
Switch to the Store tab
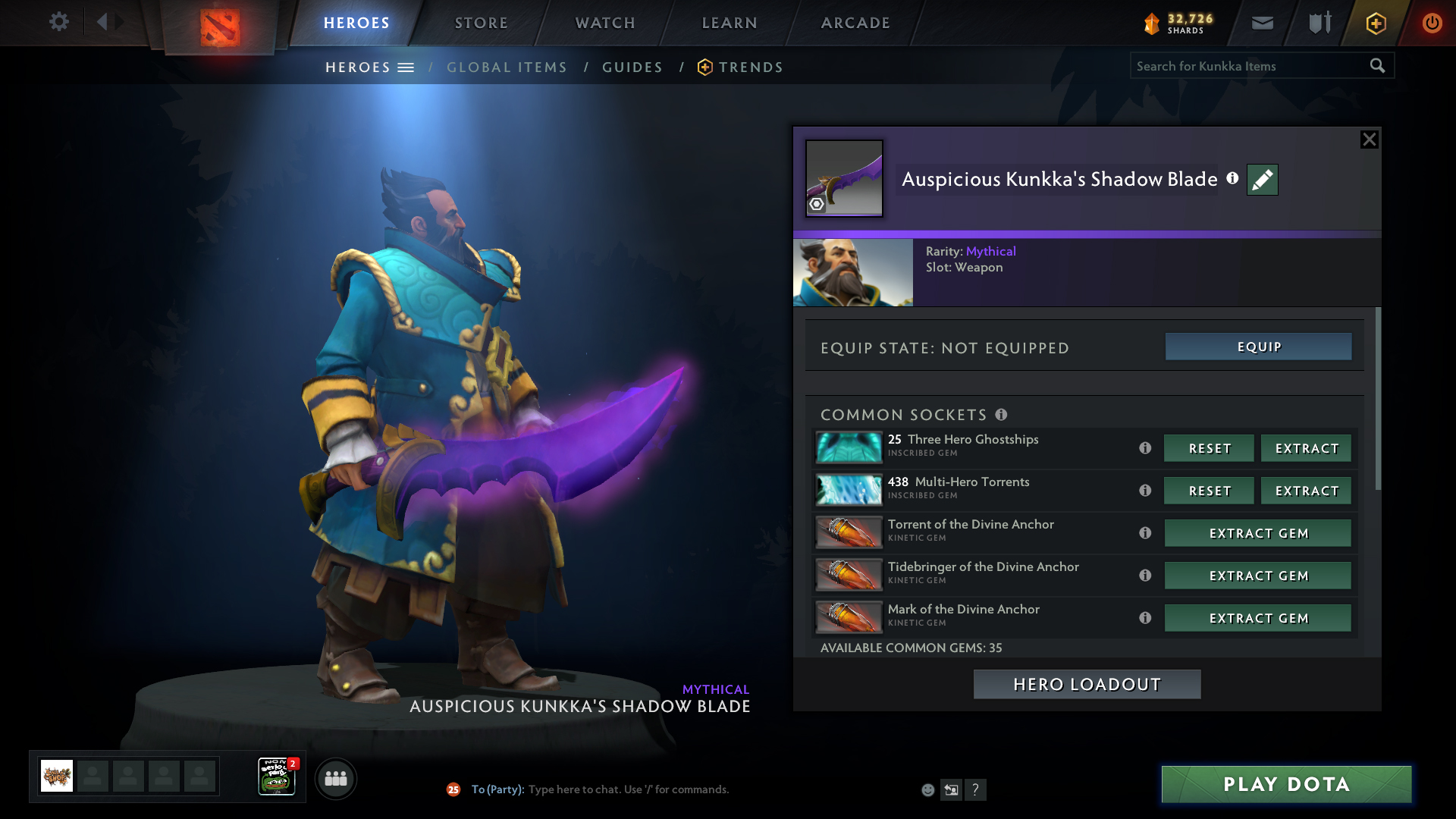click(482, 23)
